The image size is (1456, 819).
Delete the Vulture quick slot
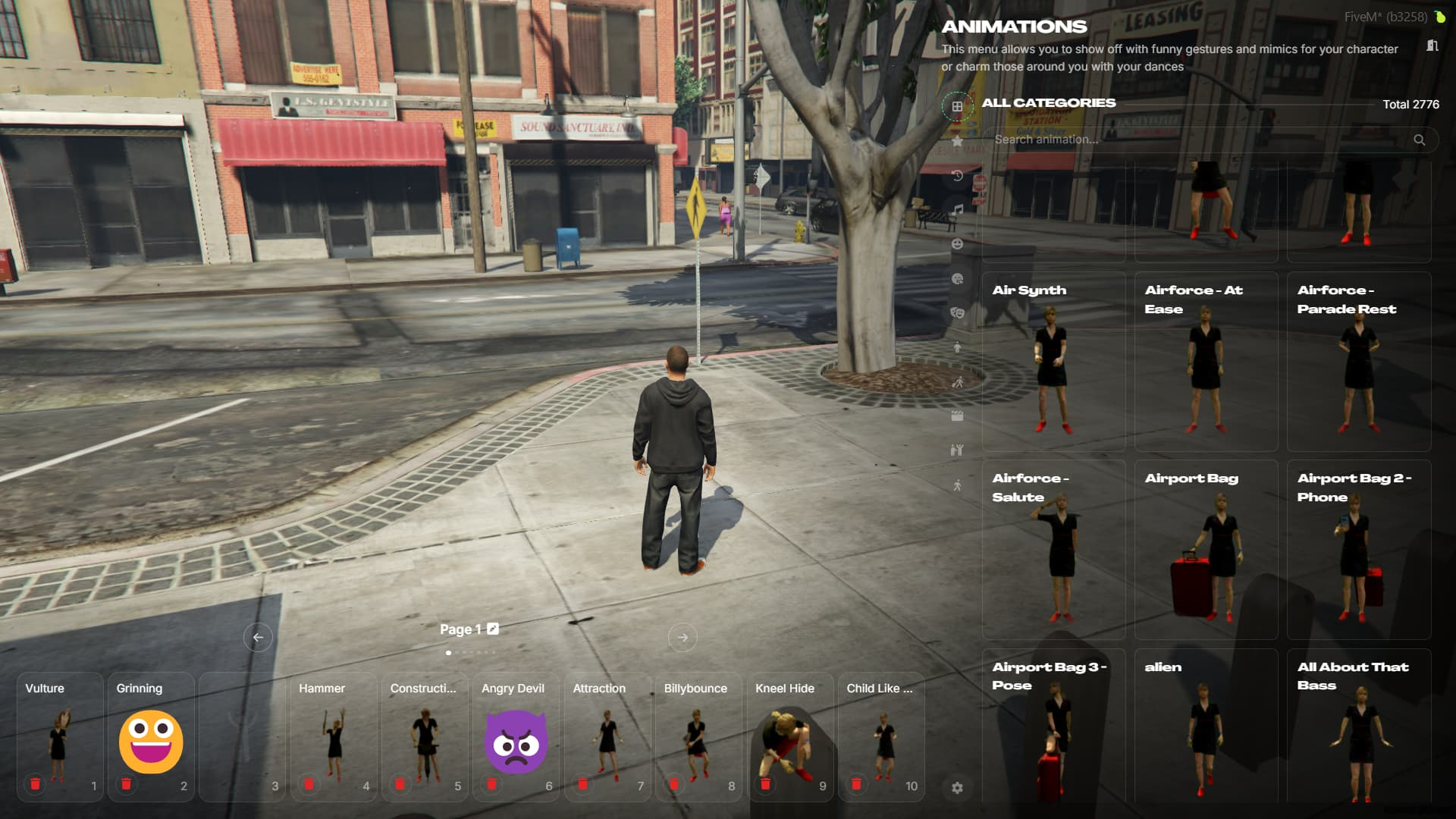(x=35, y=784)
